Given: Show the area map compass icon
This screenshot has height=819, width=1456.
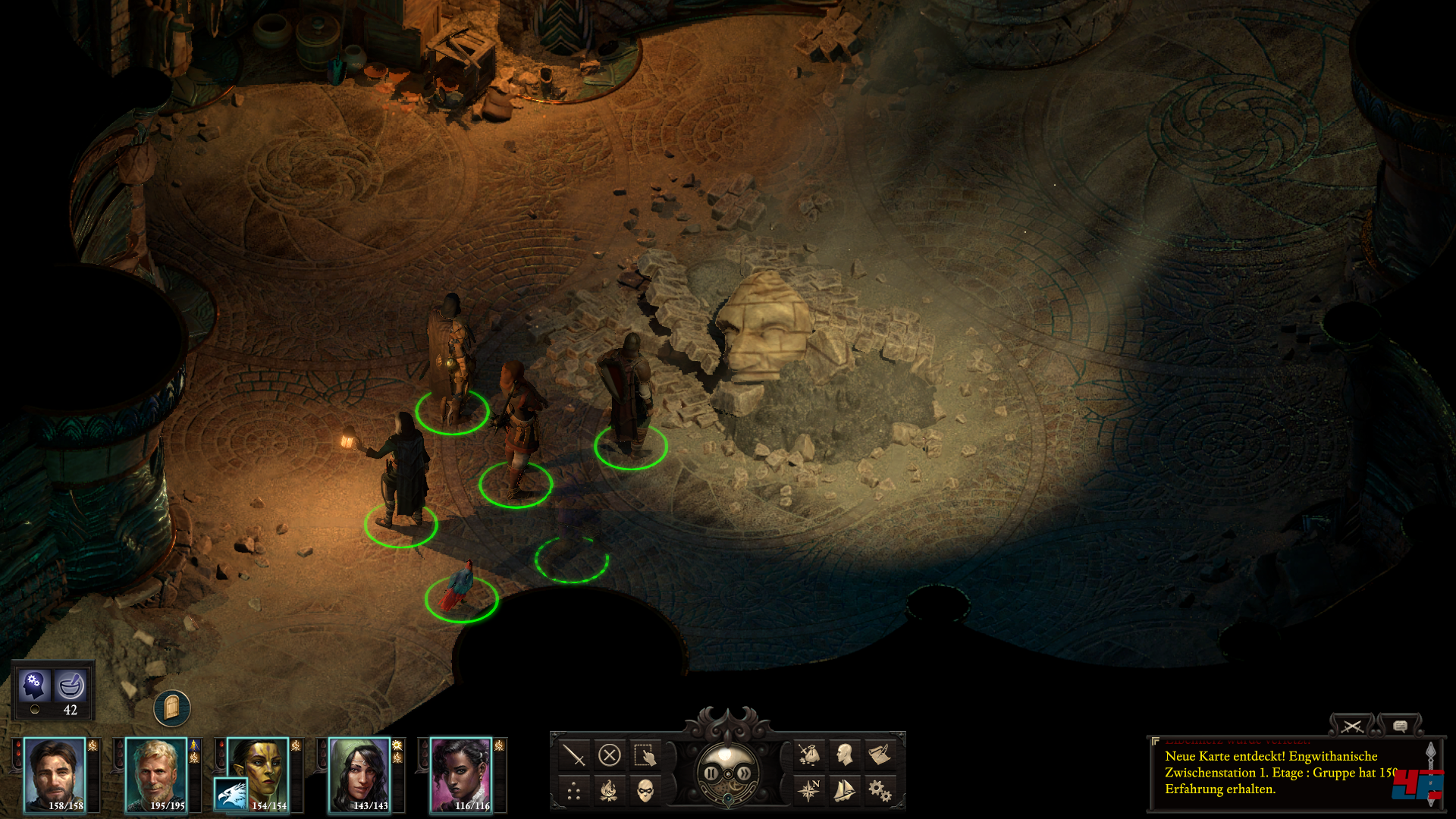Looking at the screenshot, I should [809, 791].
